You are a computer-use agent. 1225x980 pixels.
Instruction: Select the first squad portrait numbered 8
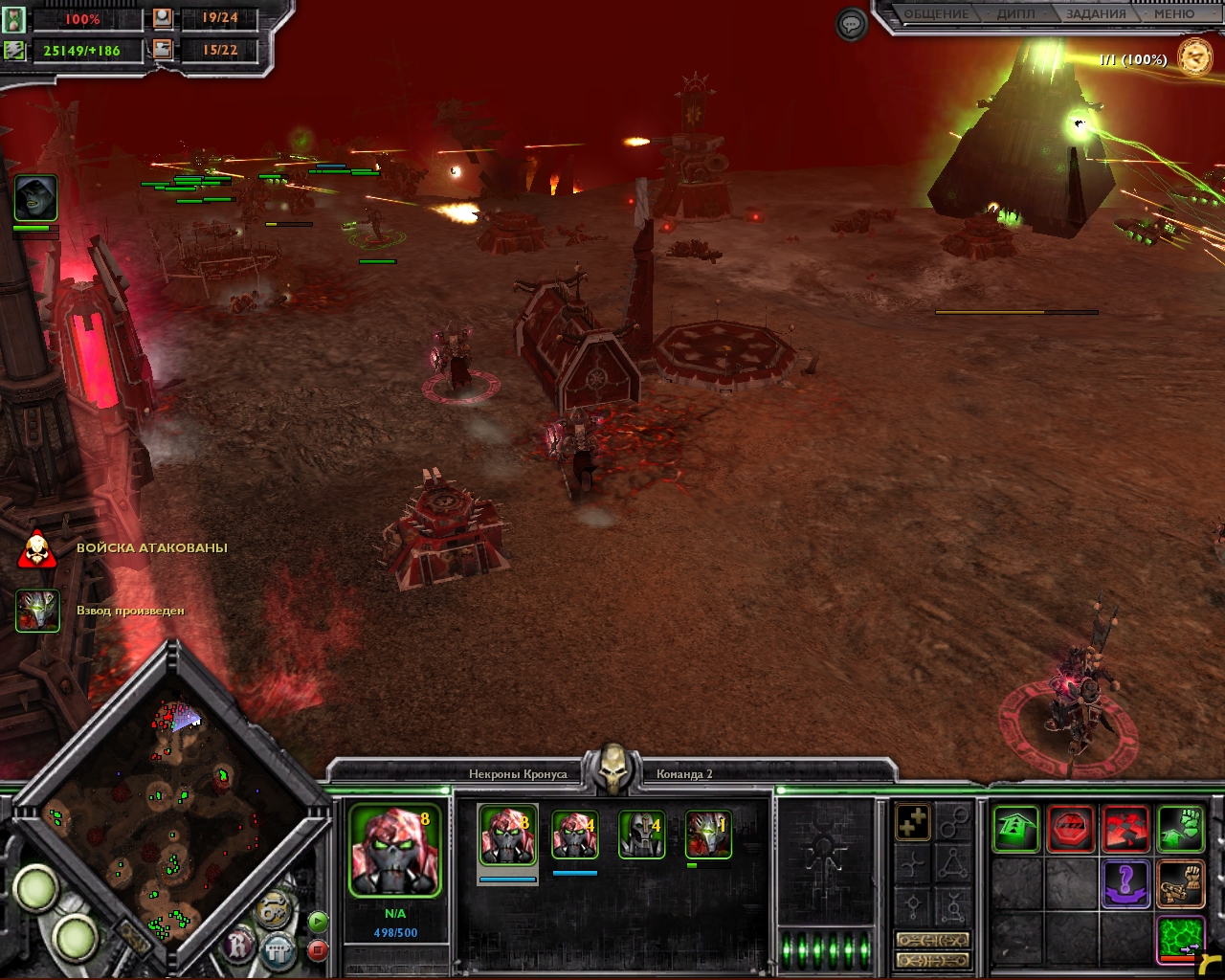[507, 835]
